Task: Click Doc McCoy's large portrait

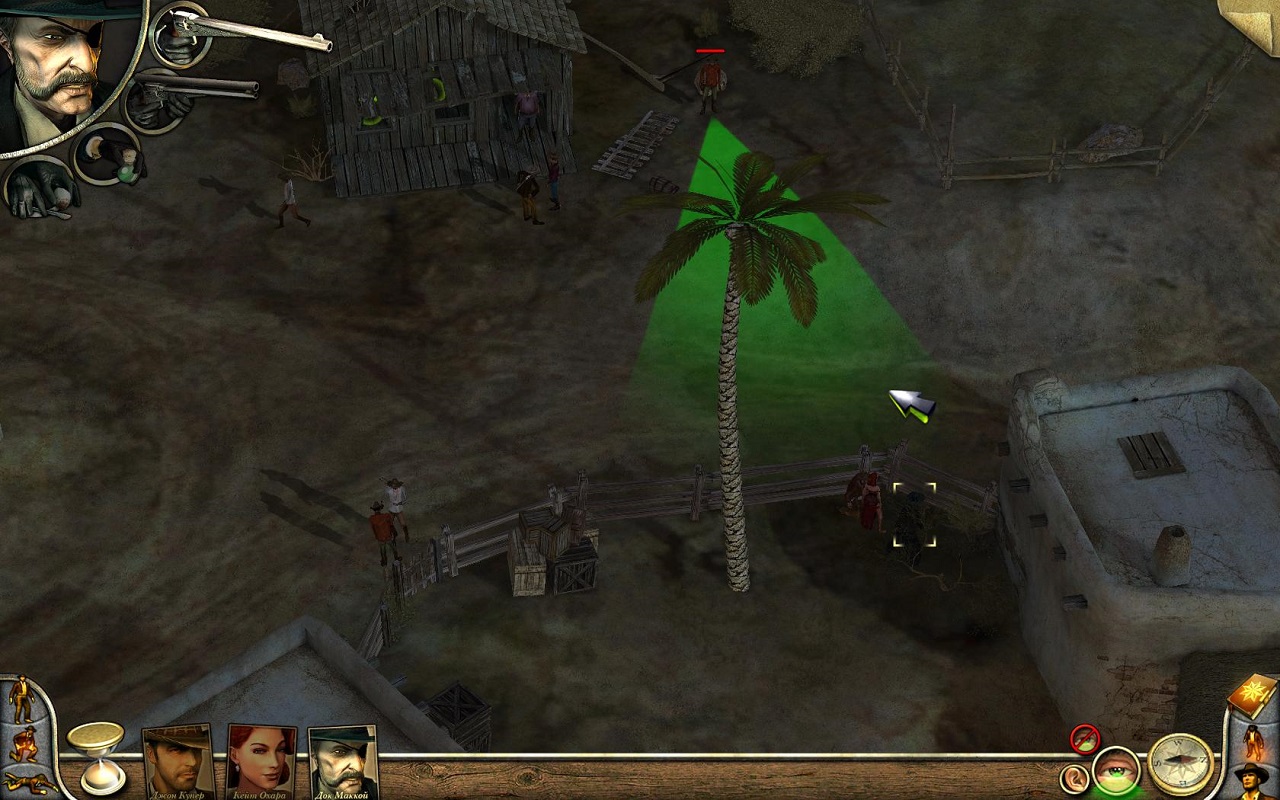Action: [x=62, y=70]
